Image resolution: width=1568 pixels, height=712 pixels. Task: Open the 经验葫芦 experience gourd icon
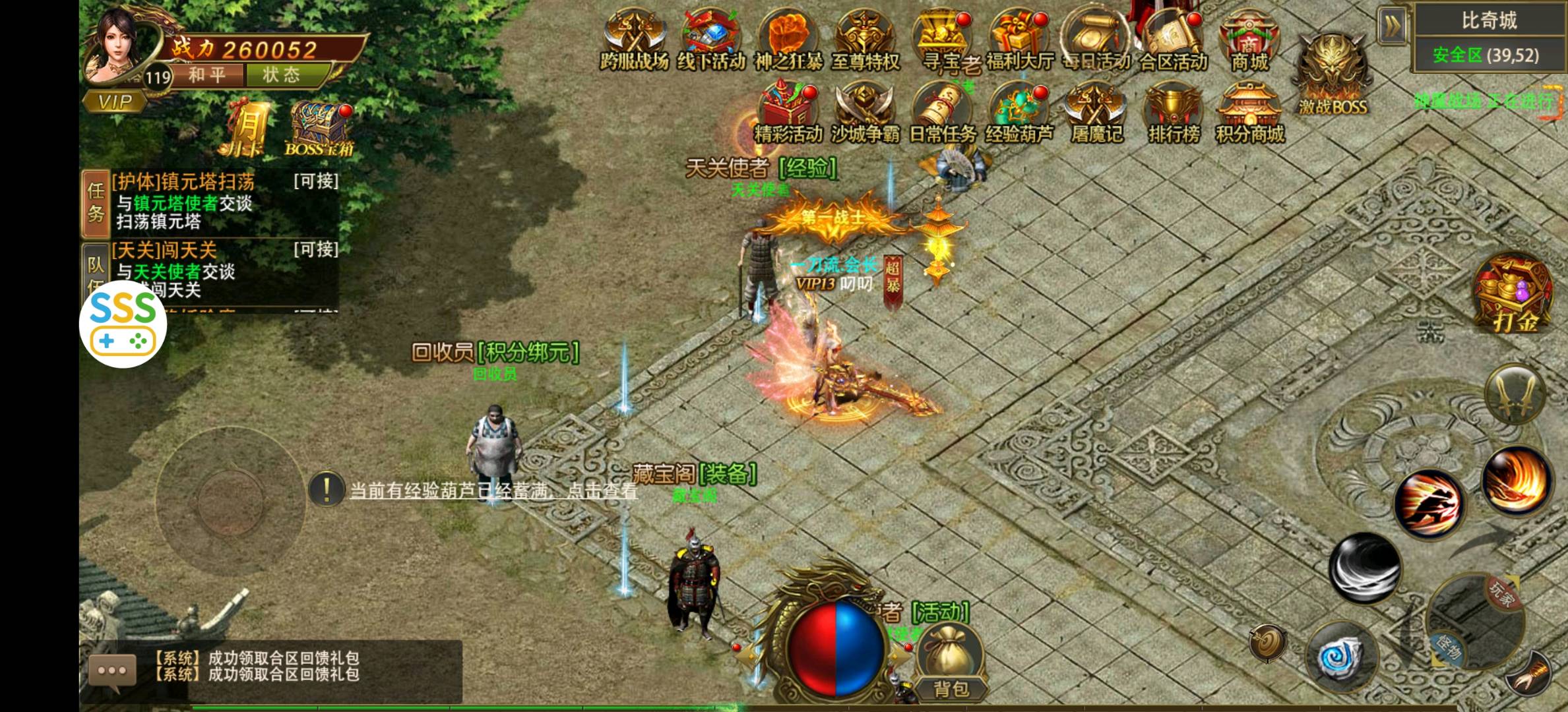coord(1019,112)
